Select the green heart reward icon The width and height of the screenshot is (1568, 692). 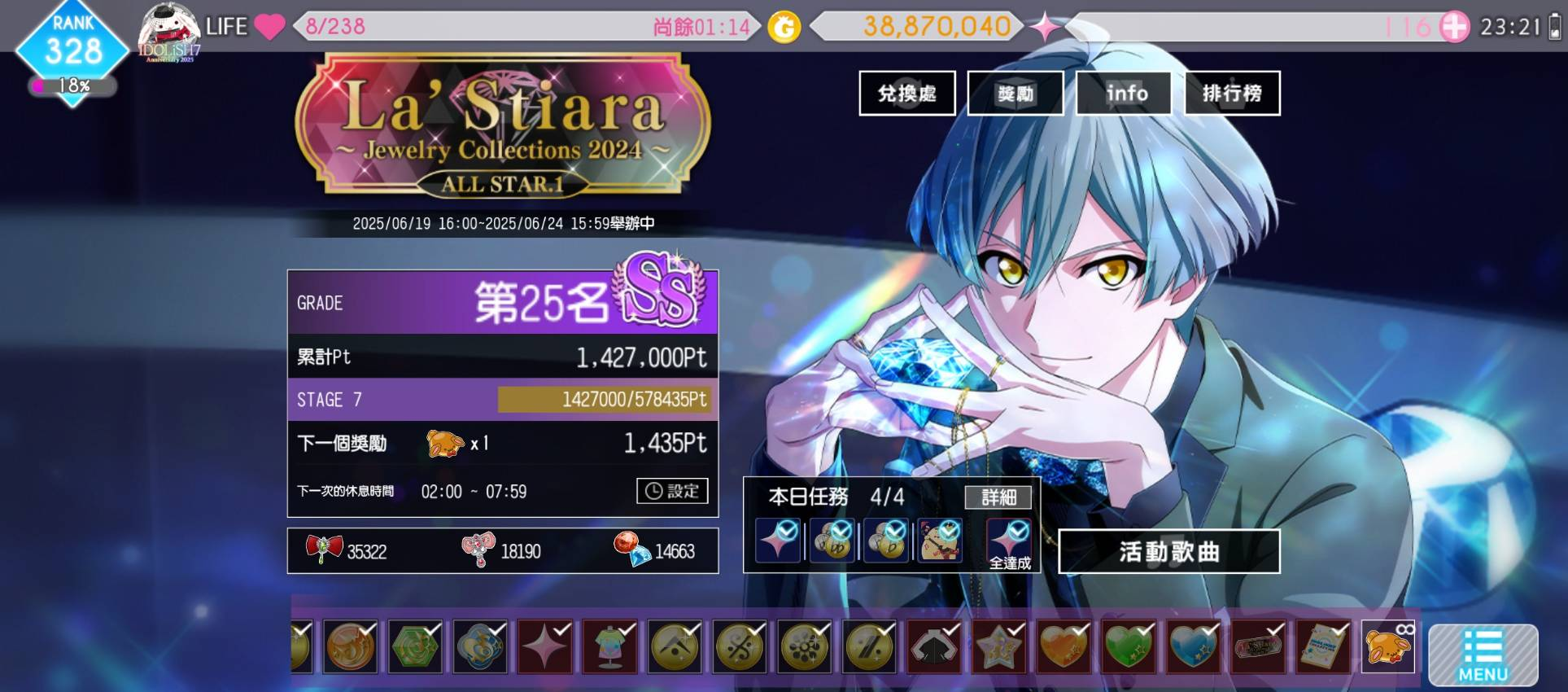point(1129,647)
